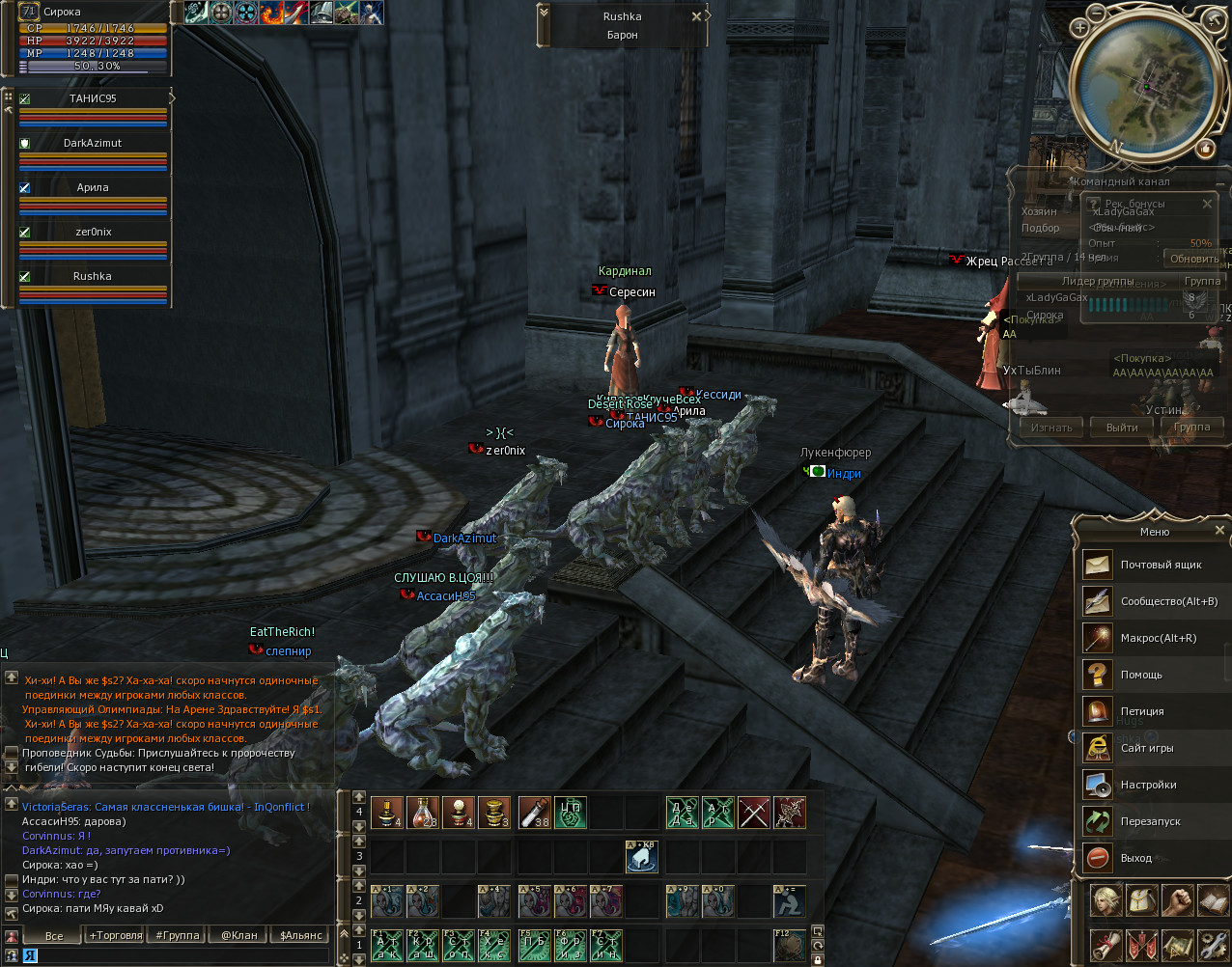Choose Выход to exit the game

pyautogui.click(x=1135, y=858)
